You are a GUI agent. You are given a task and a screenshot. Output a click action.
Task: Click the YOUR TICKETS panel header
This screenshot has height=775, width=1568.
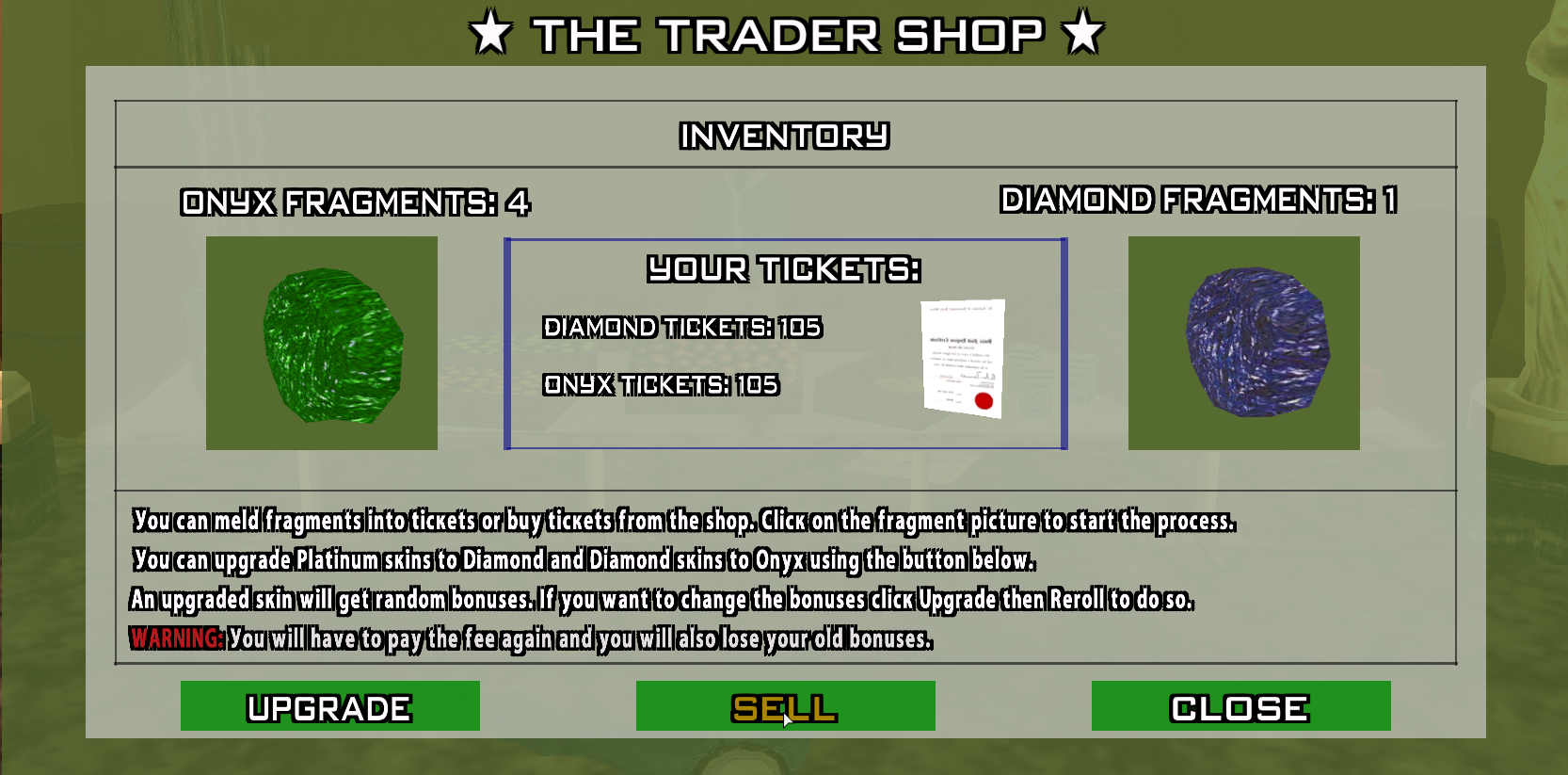tap(782, 269)
